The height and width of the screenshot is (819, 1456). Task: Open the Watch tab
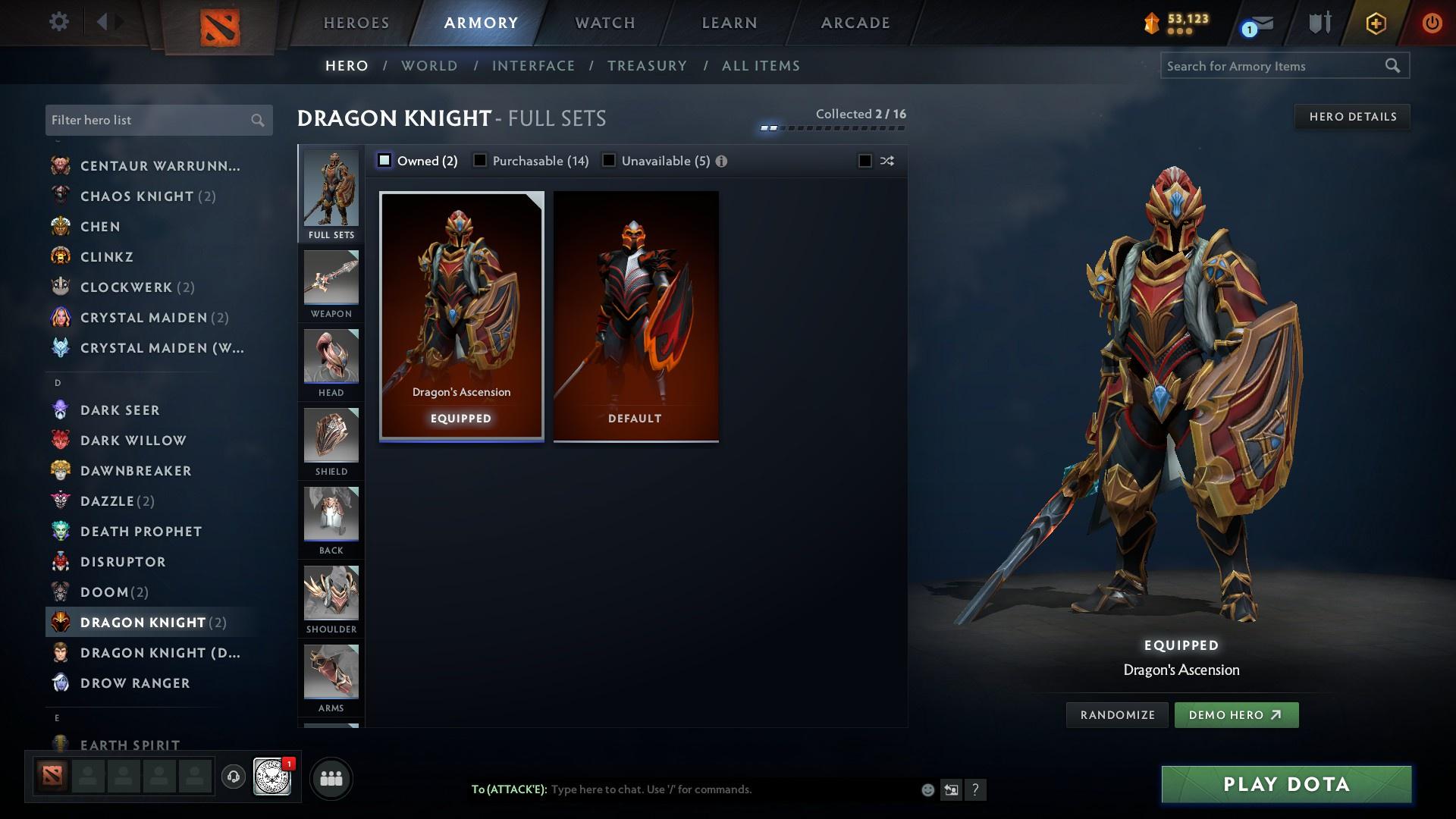click(x=603, y=22)
